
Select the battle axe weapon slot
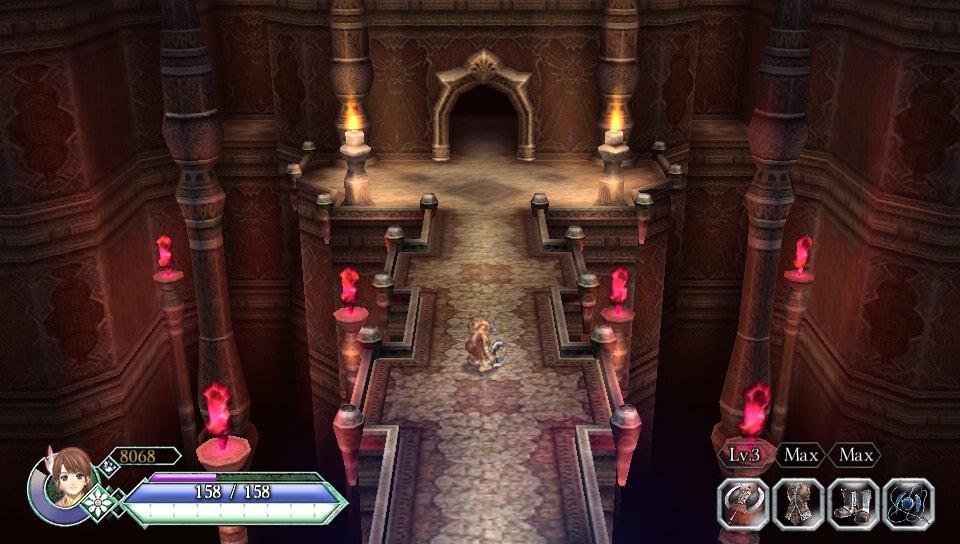coord(744,503)
